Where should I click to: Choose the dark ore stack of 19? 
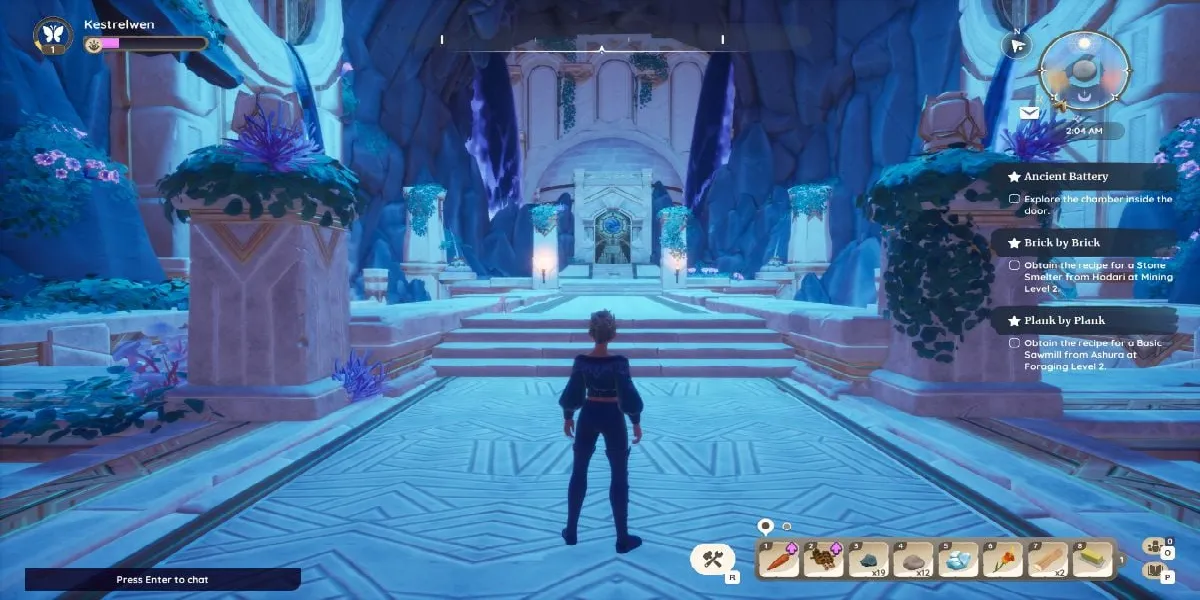tap(868, 561)
